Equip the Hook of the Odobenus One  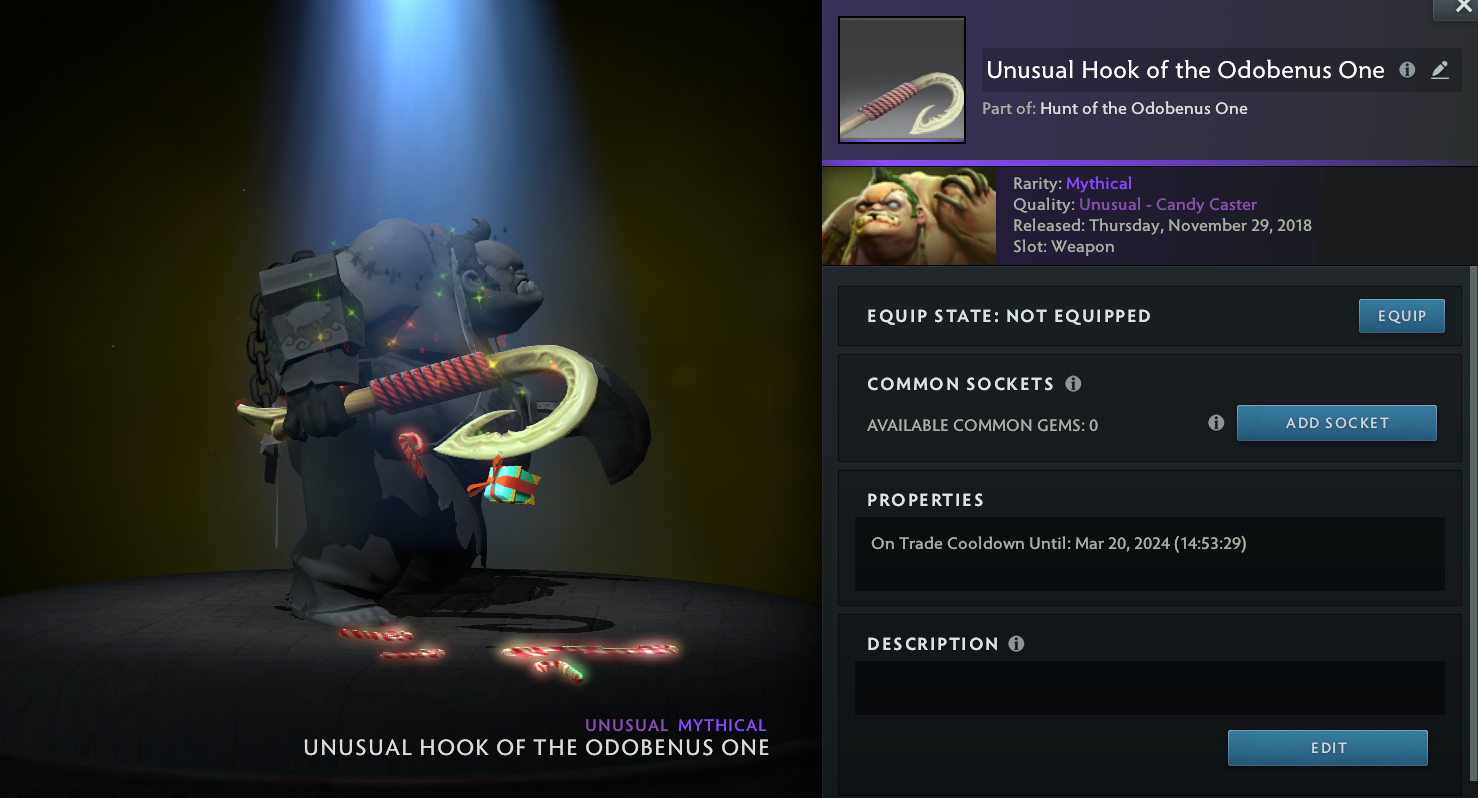point(1401,316)
